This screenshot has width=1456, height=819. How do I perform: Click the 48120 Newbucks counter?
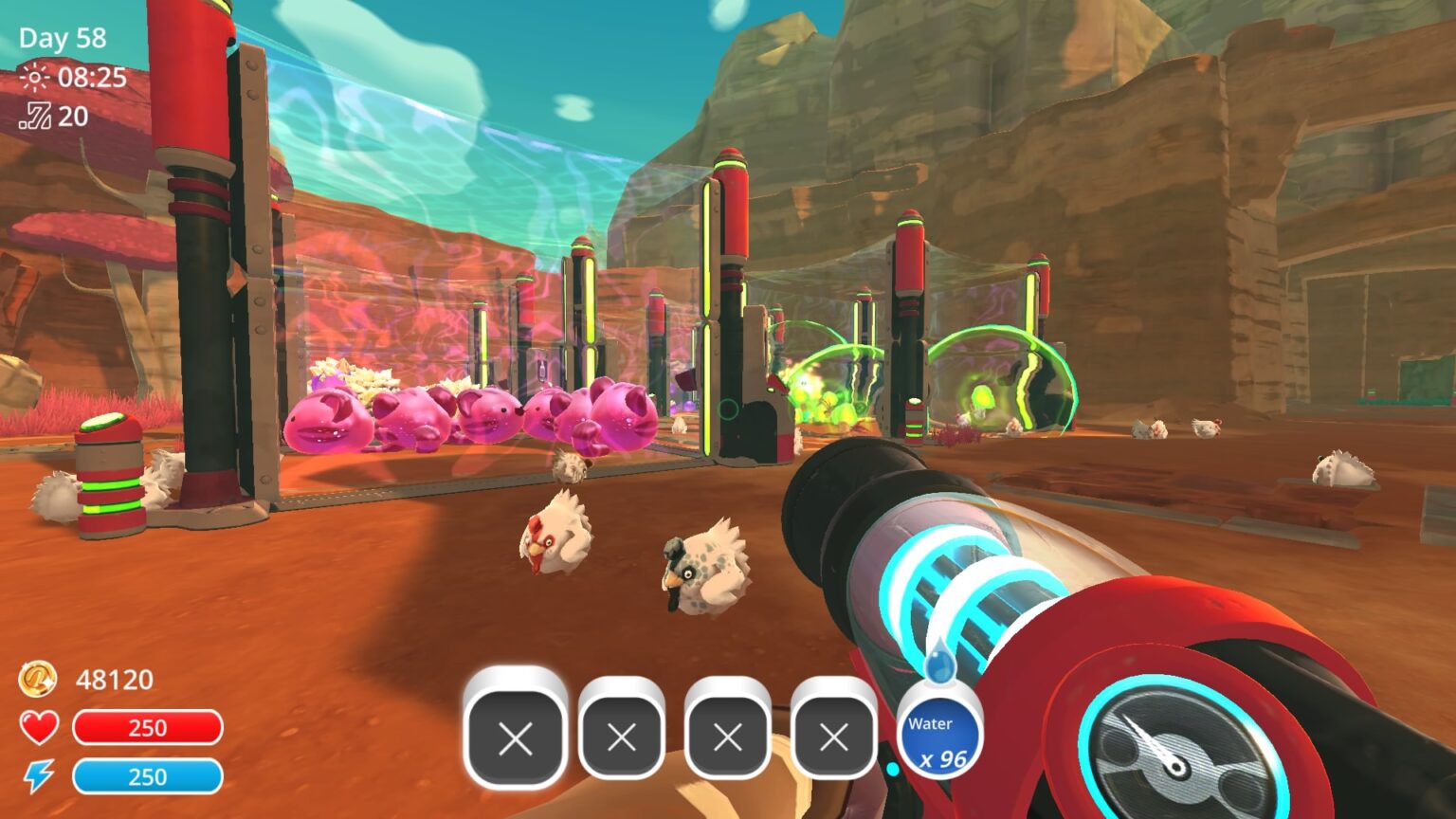tap(113, 680)
